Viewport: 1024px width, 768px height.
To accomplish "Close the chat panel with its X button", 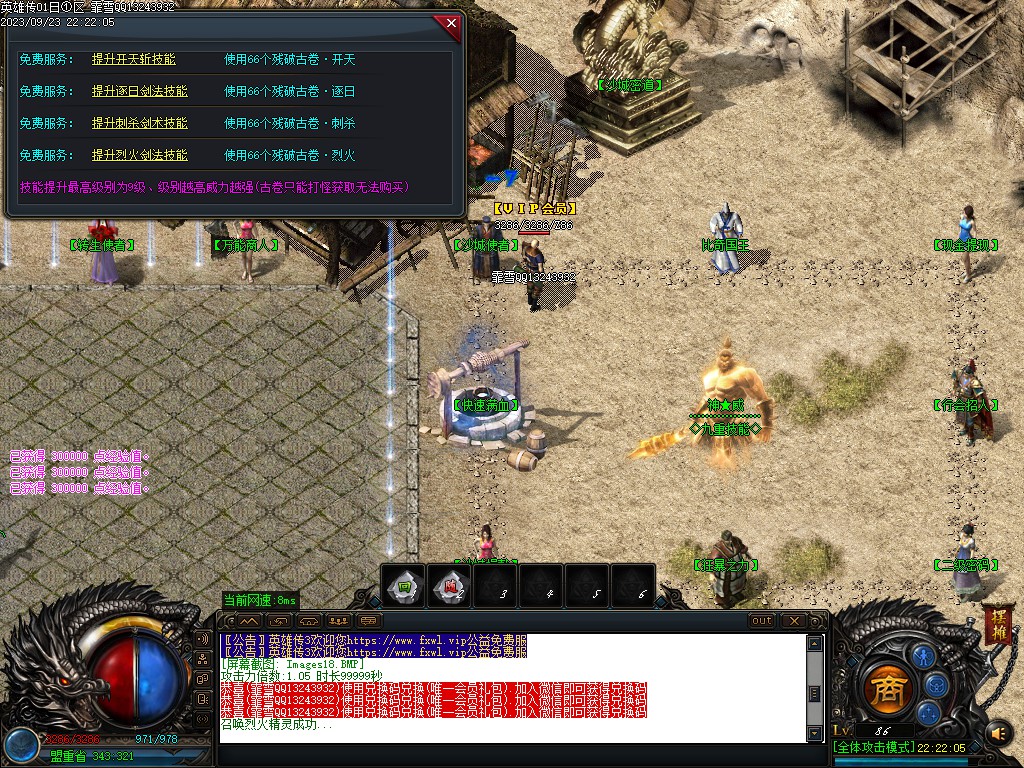I will pos(794,621).
